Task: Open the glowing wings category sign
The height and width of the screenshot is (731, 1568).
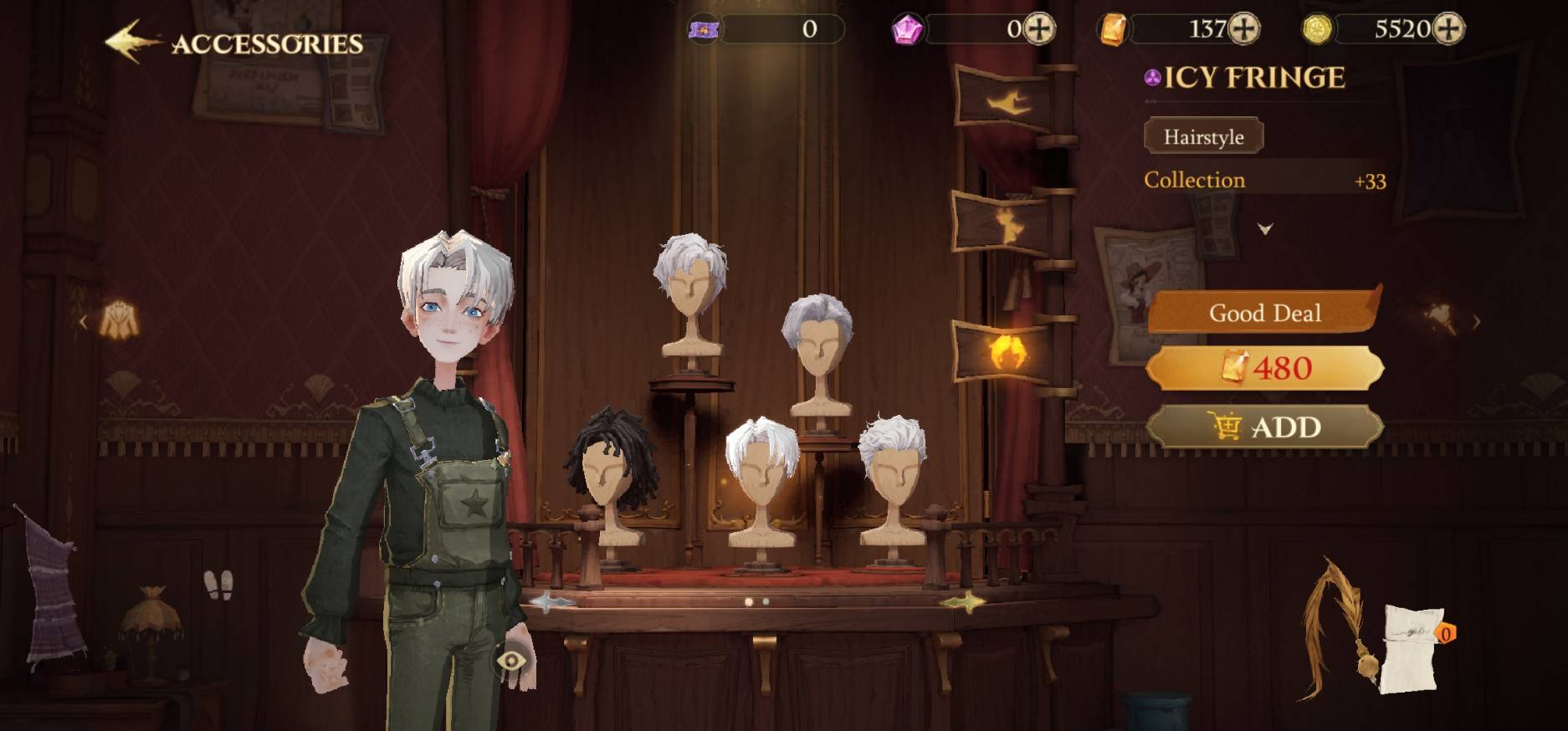Action: [1007, 351]
